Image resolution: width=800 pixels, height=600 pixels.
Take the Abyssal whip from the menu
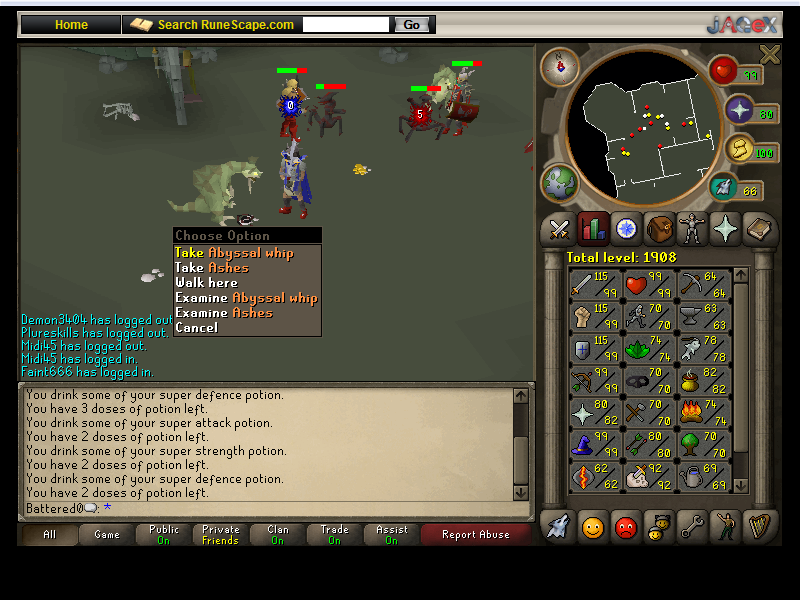pos(234,253)
